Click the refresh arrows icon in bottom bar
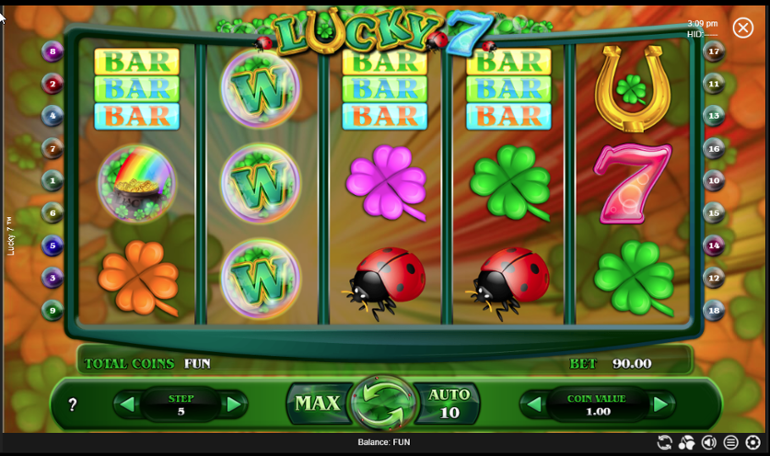This screenshot has height=456, width=770. click(664, 442)
